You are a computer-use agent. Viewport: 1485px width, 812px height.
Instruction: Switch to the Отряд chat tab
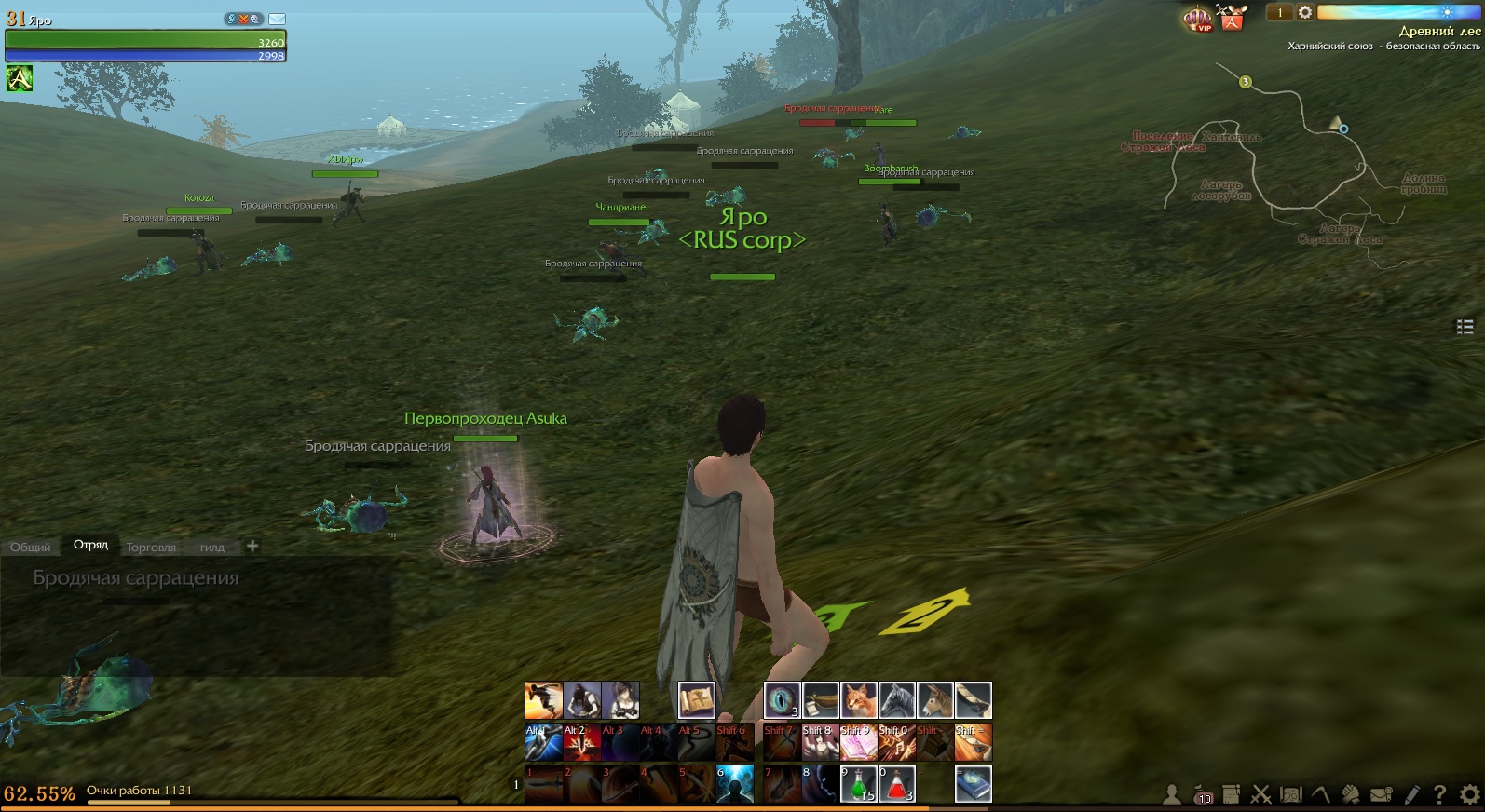tap(91, 546)
